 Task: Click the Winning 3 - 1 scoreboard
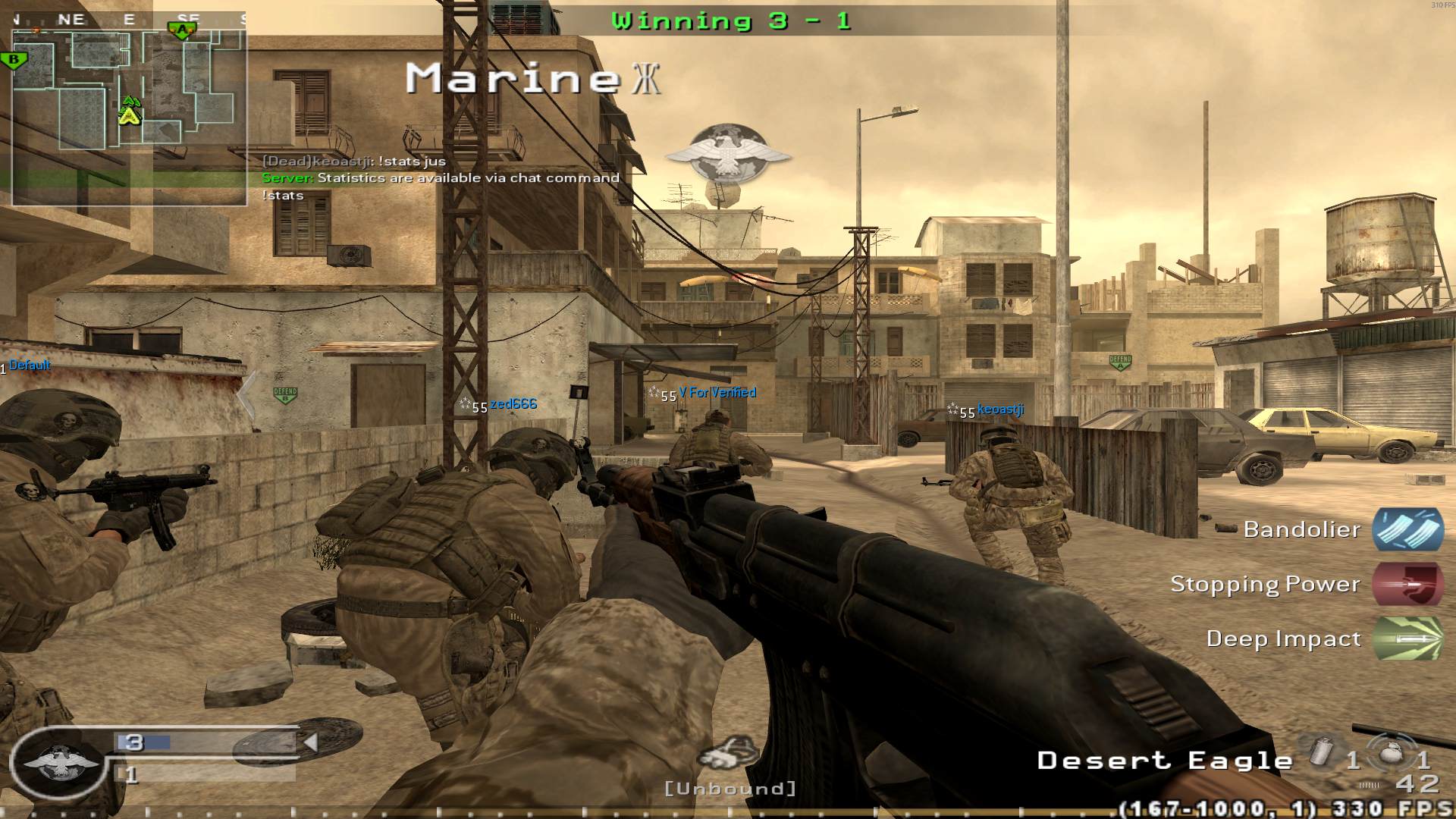click(730, 20)
